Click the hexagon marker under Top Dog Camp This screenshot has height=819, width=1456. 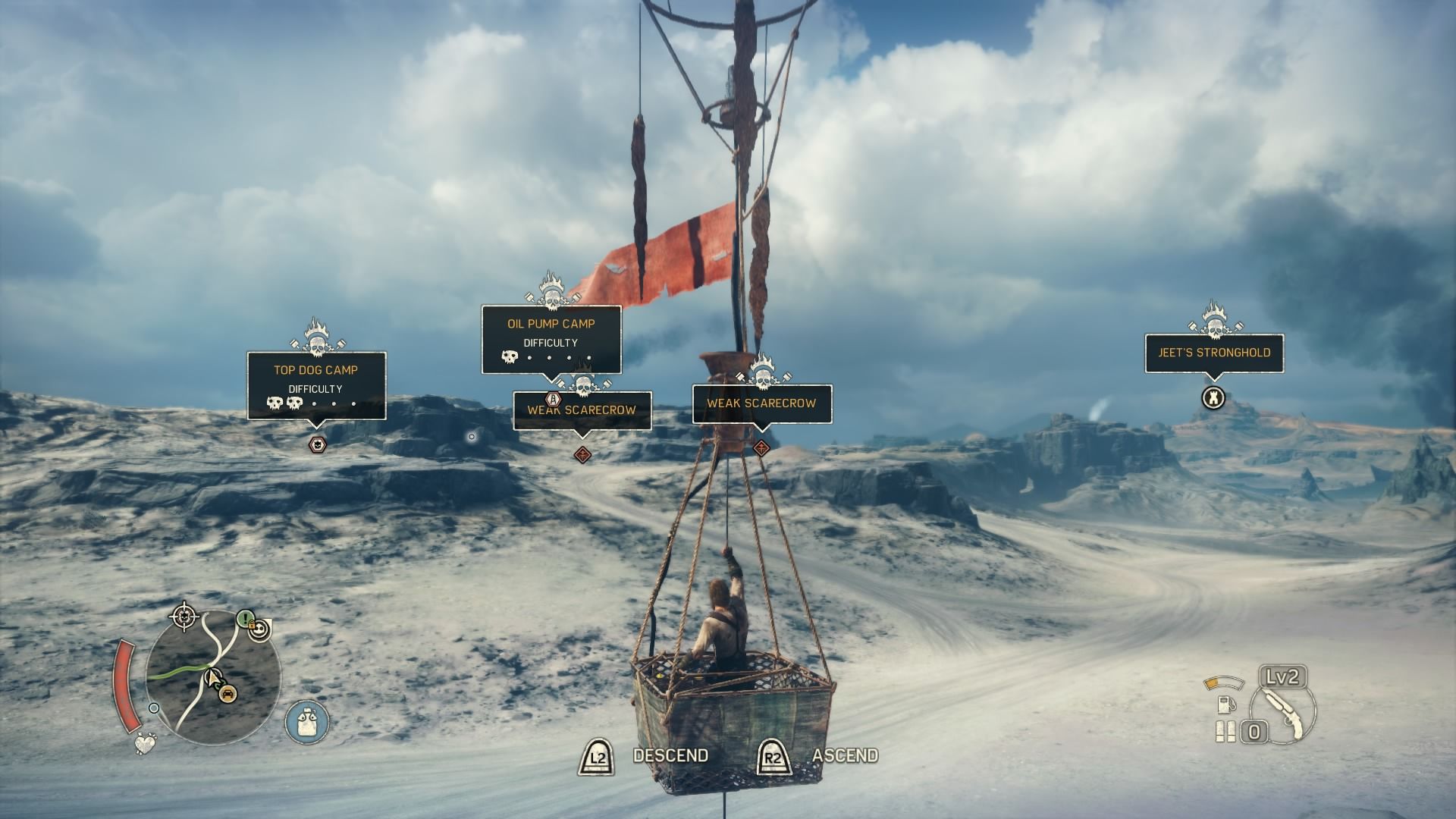coord(317,445)
